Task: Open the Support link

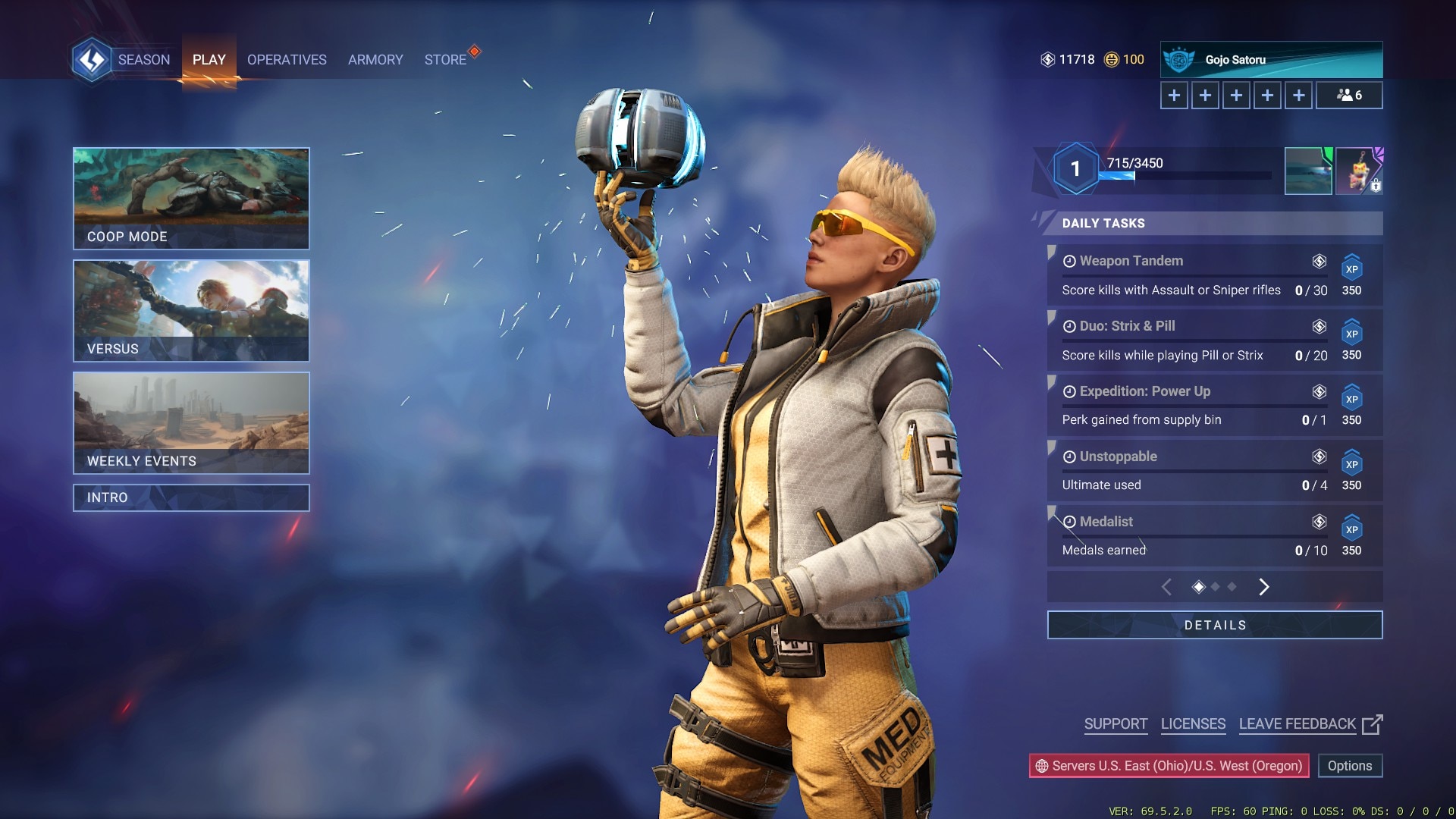Action: [1116, 724]
